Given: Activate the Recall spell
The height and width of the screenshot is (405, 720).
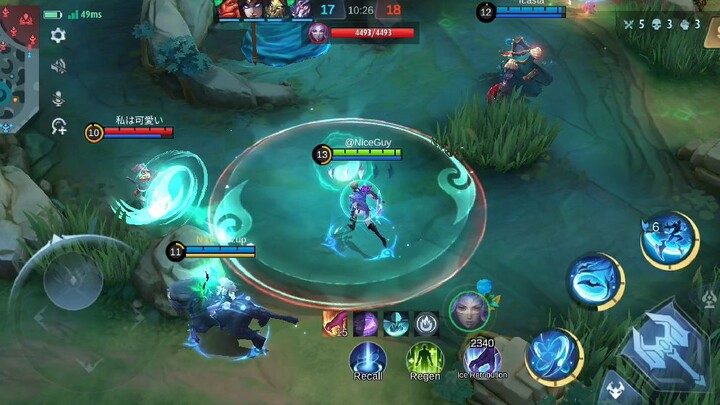Looking at the screenshot, I should point(368,359).
